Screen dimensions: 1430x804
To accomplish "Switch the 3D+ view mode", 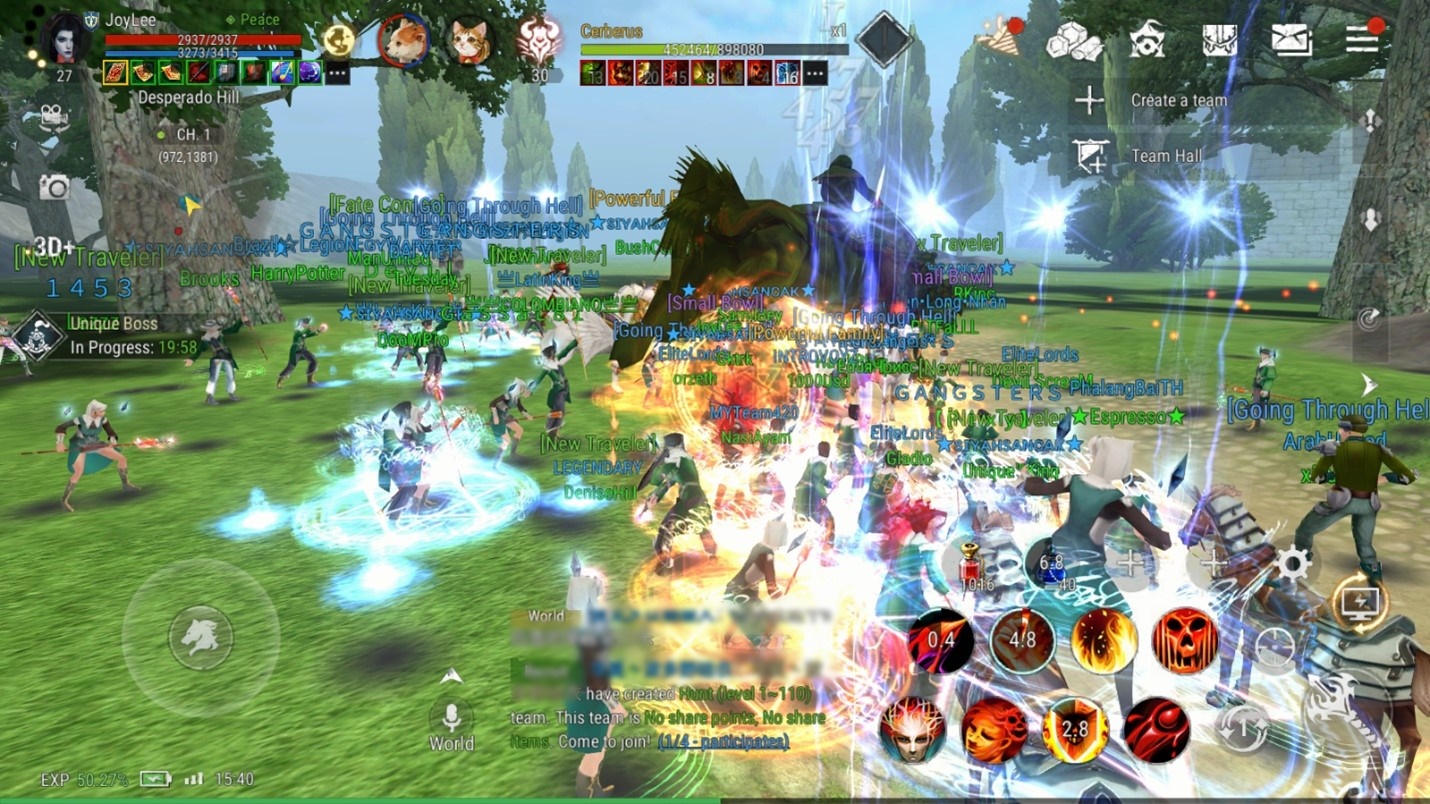I will (54, 247).
